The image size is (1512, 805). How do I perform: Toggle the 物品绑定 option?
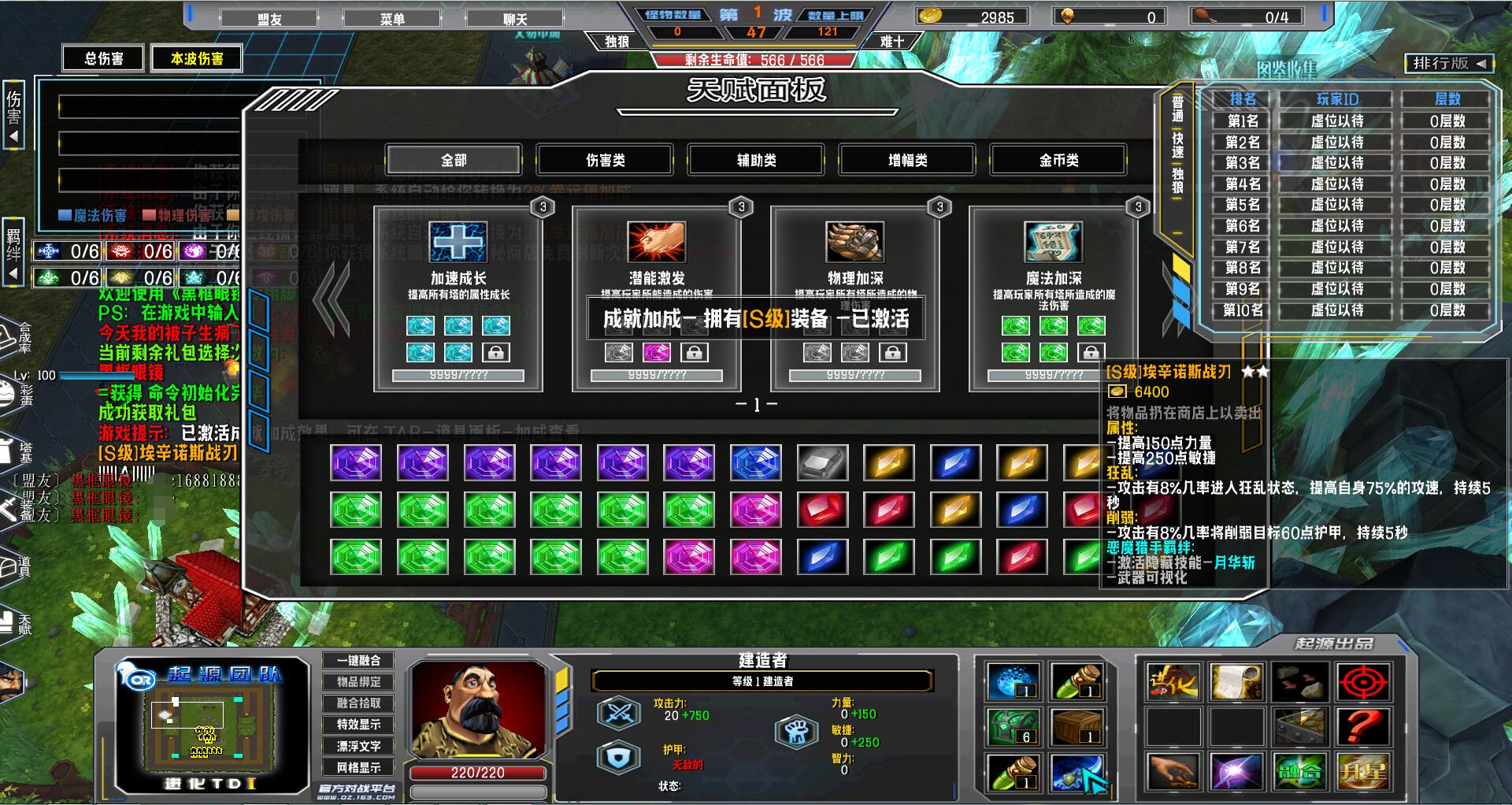coord(358,681)
